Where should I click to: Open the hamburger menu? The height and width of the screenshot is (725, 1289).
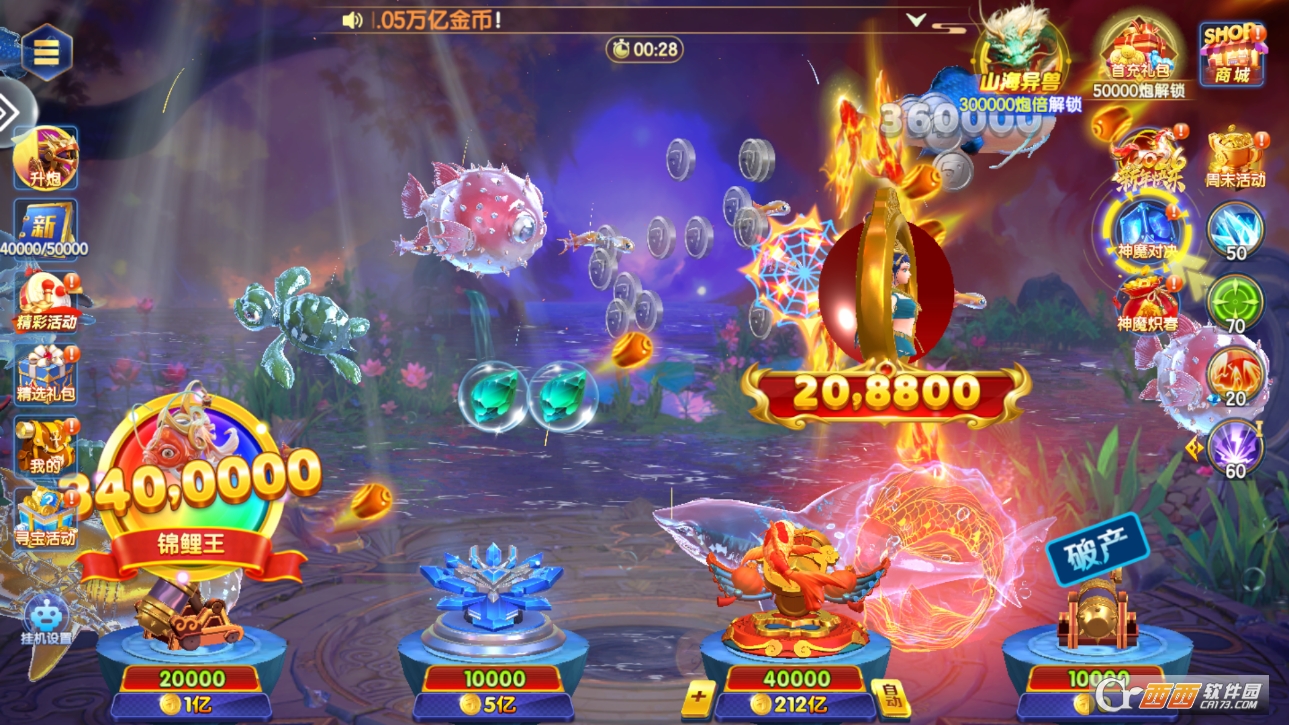[x=46, y=51]
